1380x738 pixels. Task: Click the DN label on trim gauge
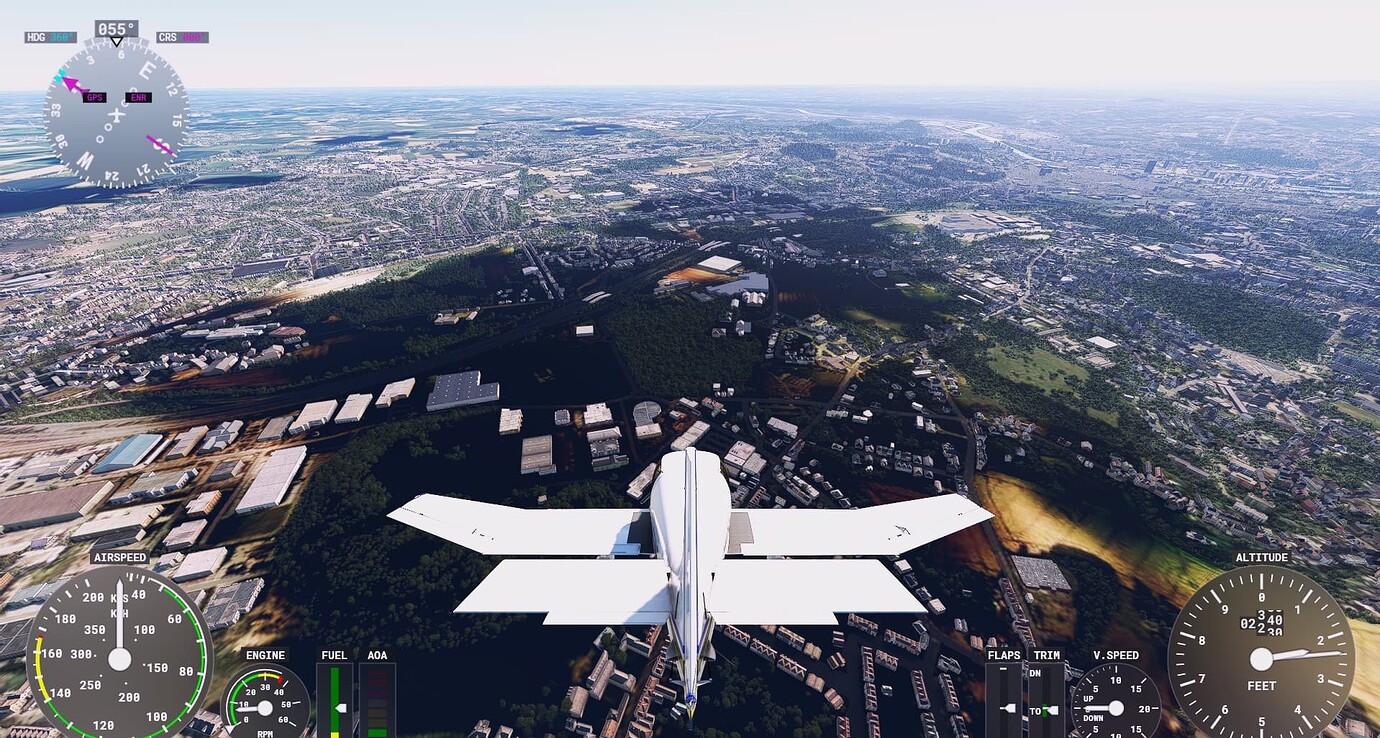pyautogui.click(x=1035, y=672)
